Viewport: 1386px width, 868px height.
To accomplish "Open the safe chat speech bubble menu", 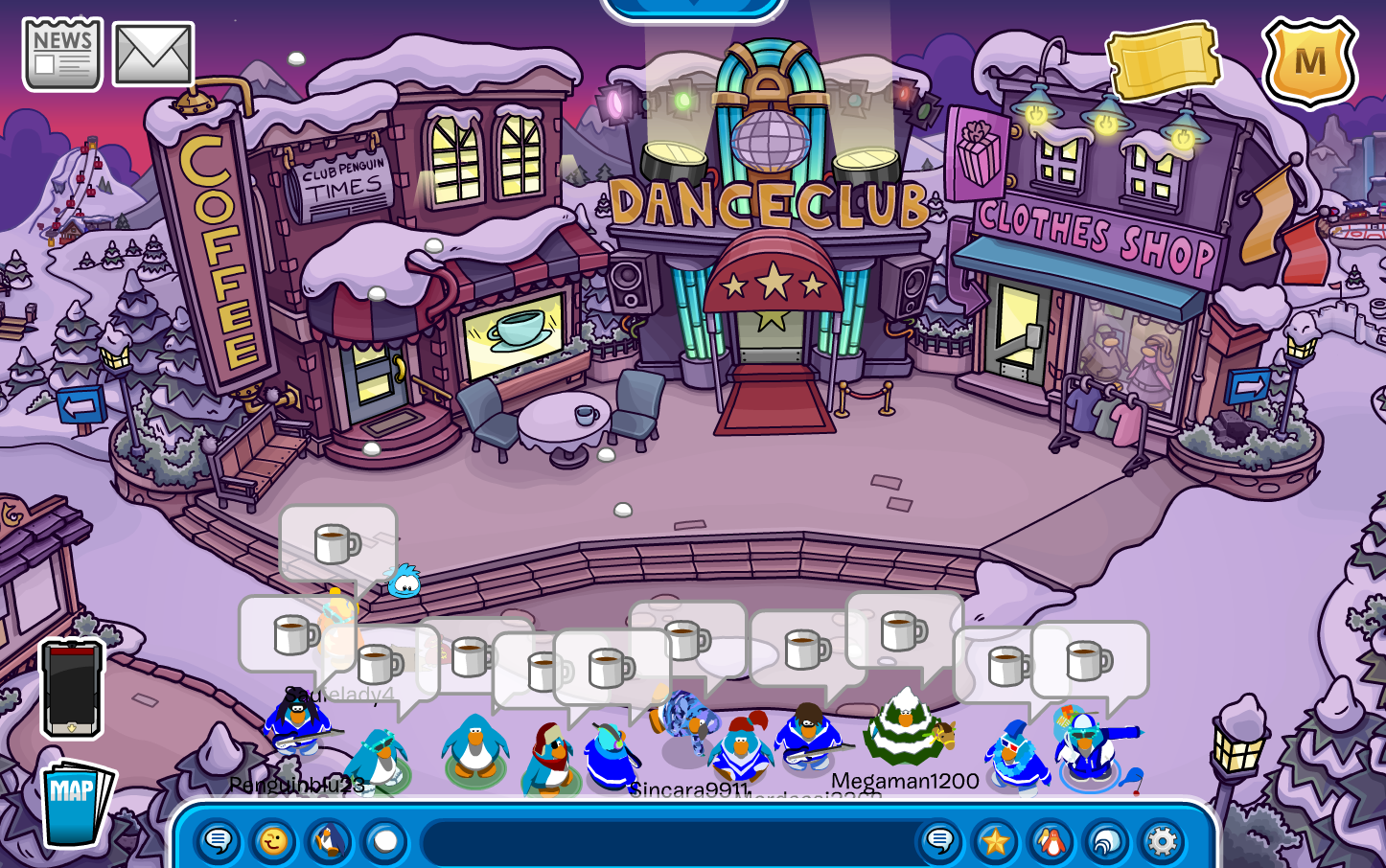I will [218, 842].
